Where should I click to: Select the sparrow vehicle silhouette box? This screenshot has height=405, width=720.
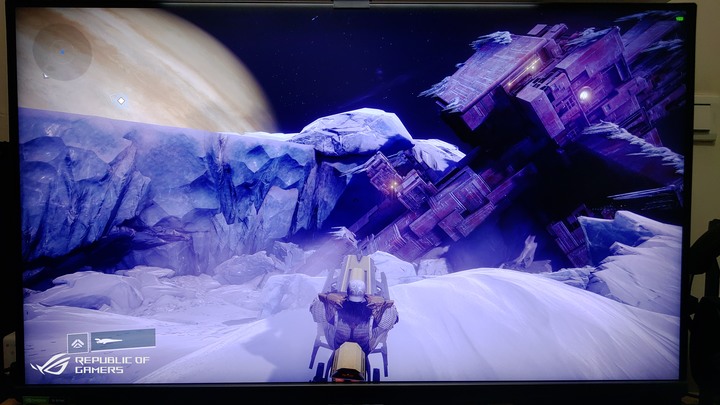coord(122,340)
